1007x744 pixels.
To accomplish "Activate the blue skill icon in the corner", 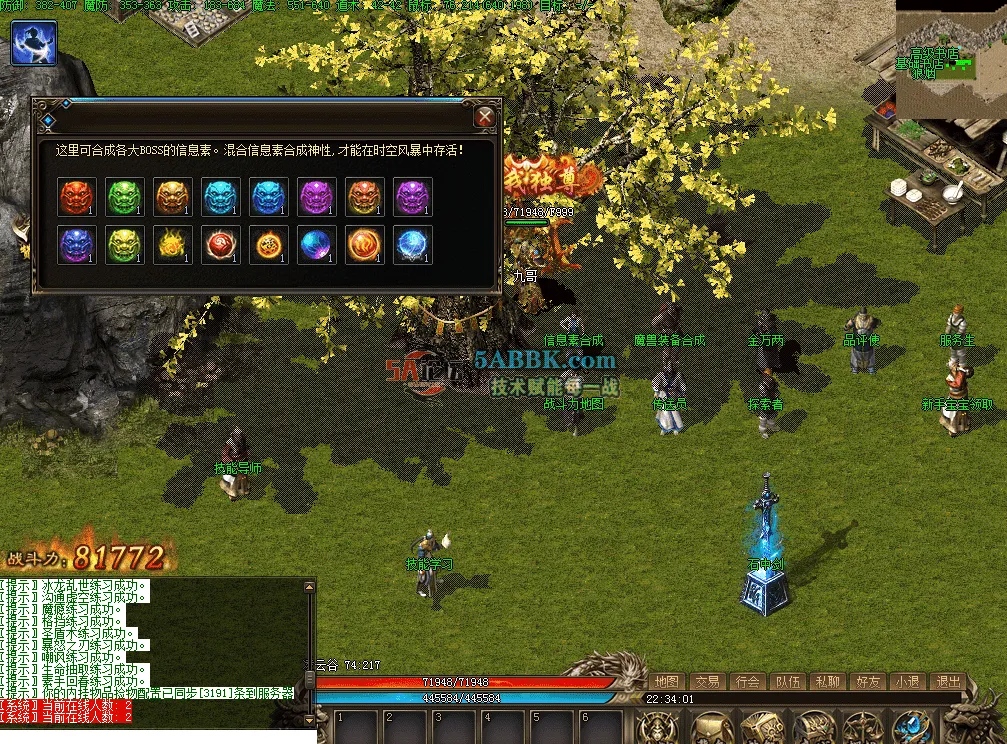I will pos(34,43).
